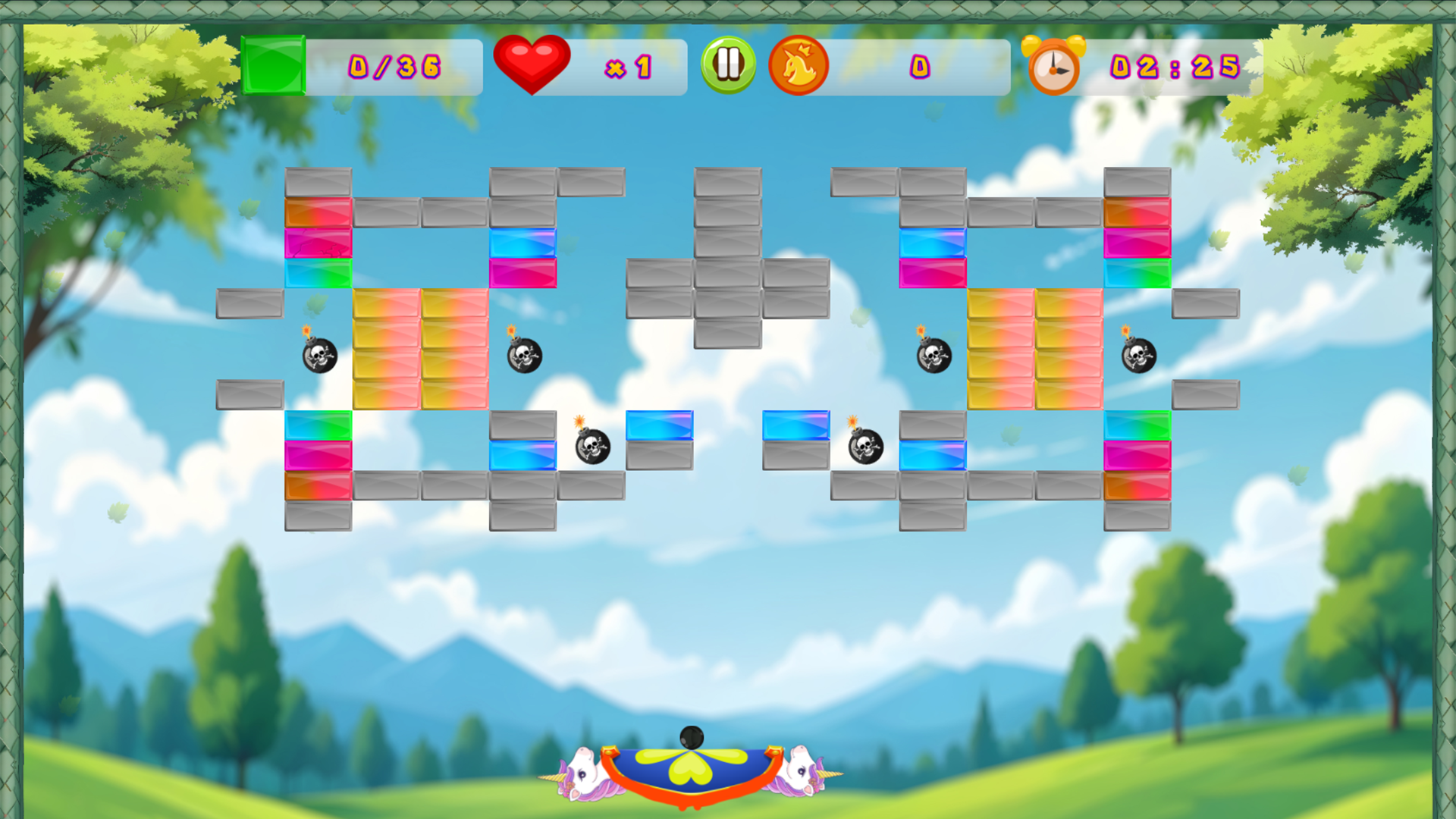Click the bomb below the right blue brick

tap(864, 448)
